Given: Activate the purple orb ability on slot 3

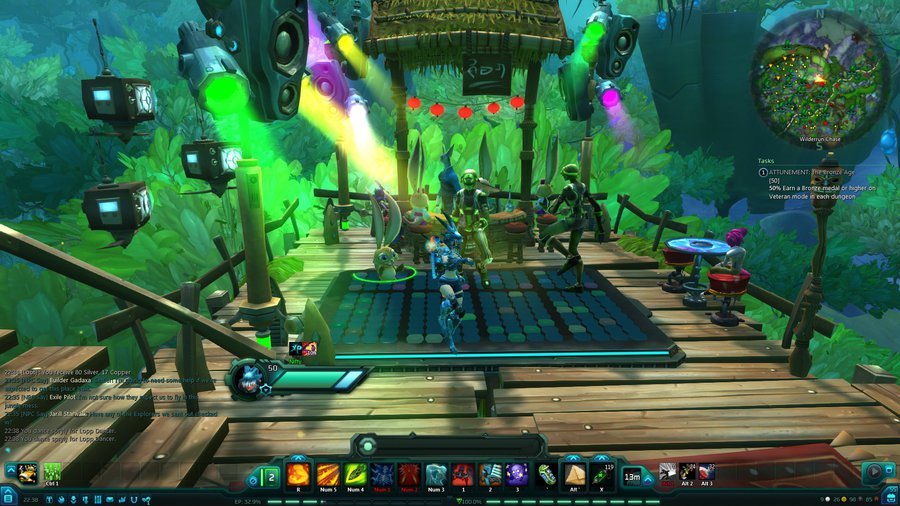Looking at the screenshot, I should (x=517, y=474).
